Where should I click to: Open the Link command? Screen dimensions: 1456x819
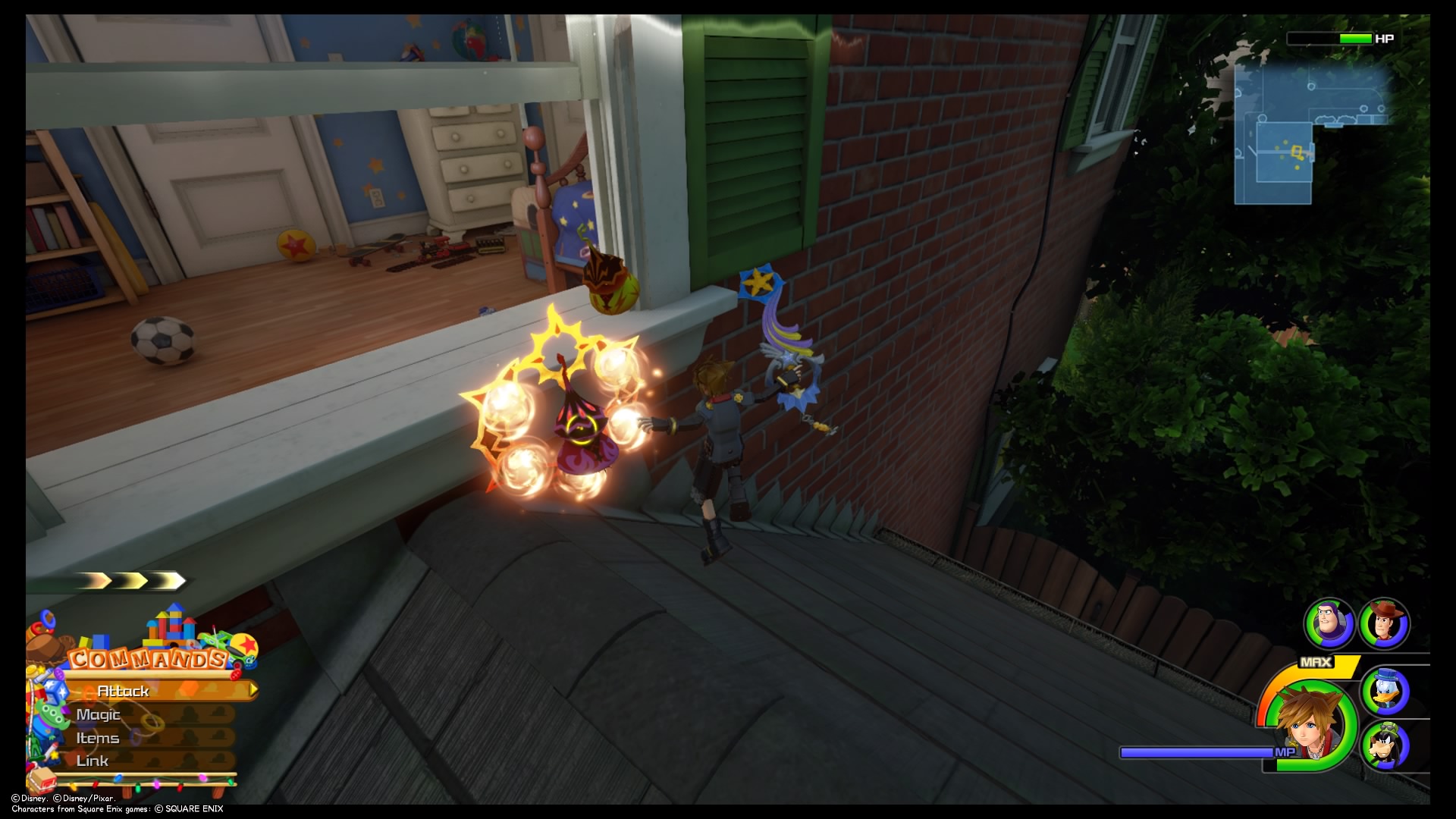point(93,760)
